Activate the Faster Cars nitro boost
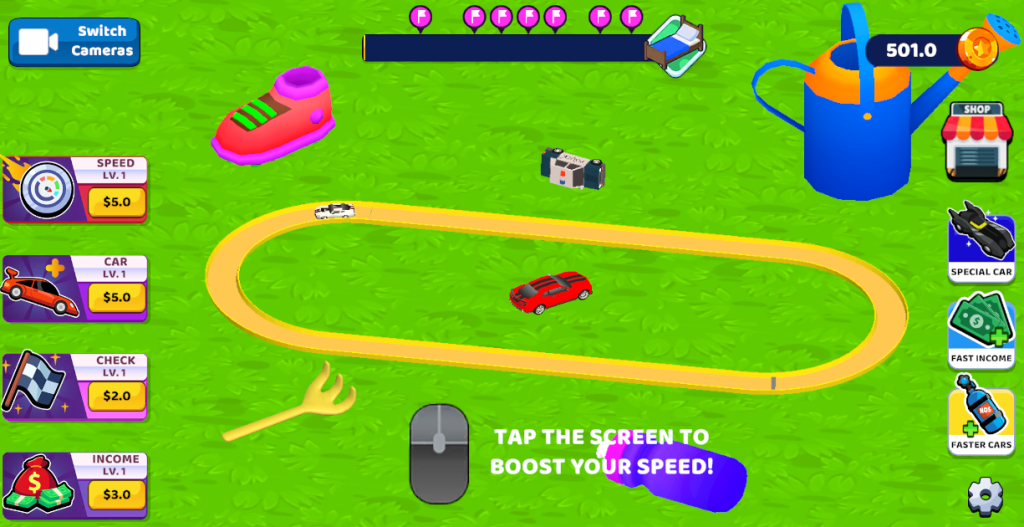This screenshot has height=527, width=1024. pyautogui.click(x=981, y=421)
